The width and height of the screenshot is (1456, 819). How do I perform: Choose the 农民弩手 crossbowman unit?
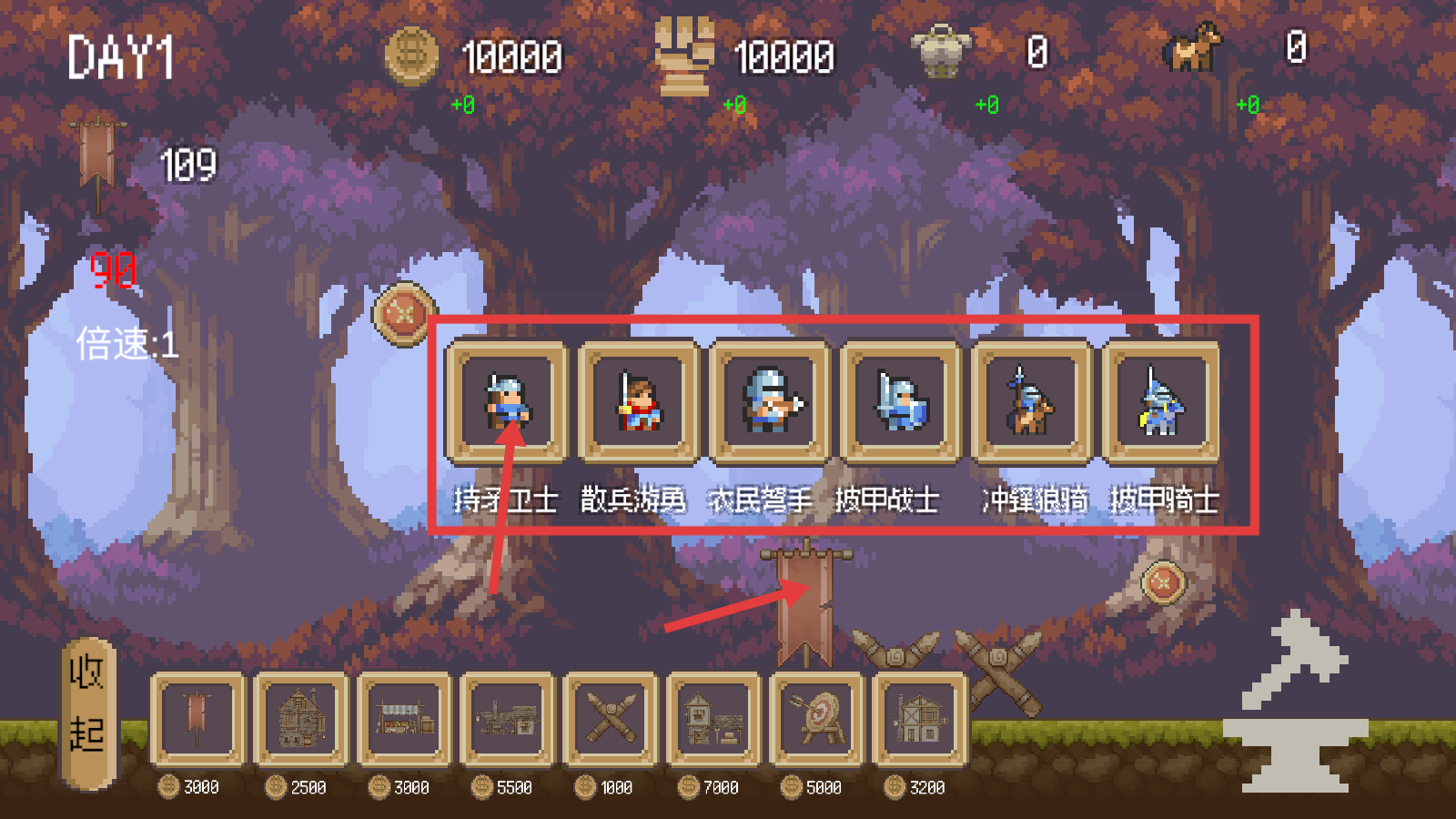769,401
